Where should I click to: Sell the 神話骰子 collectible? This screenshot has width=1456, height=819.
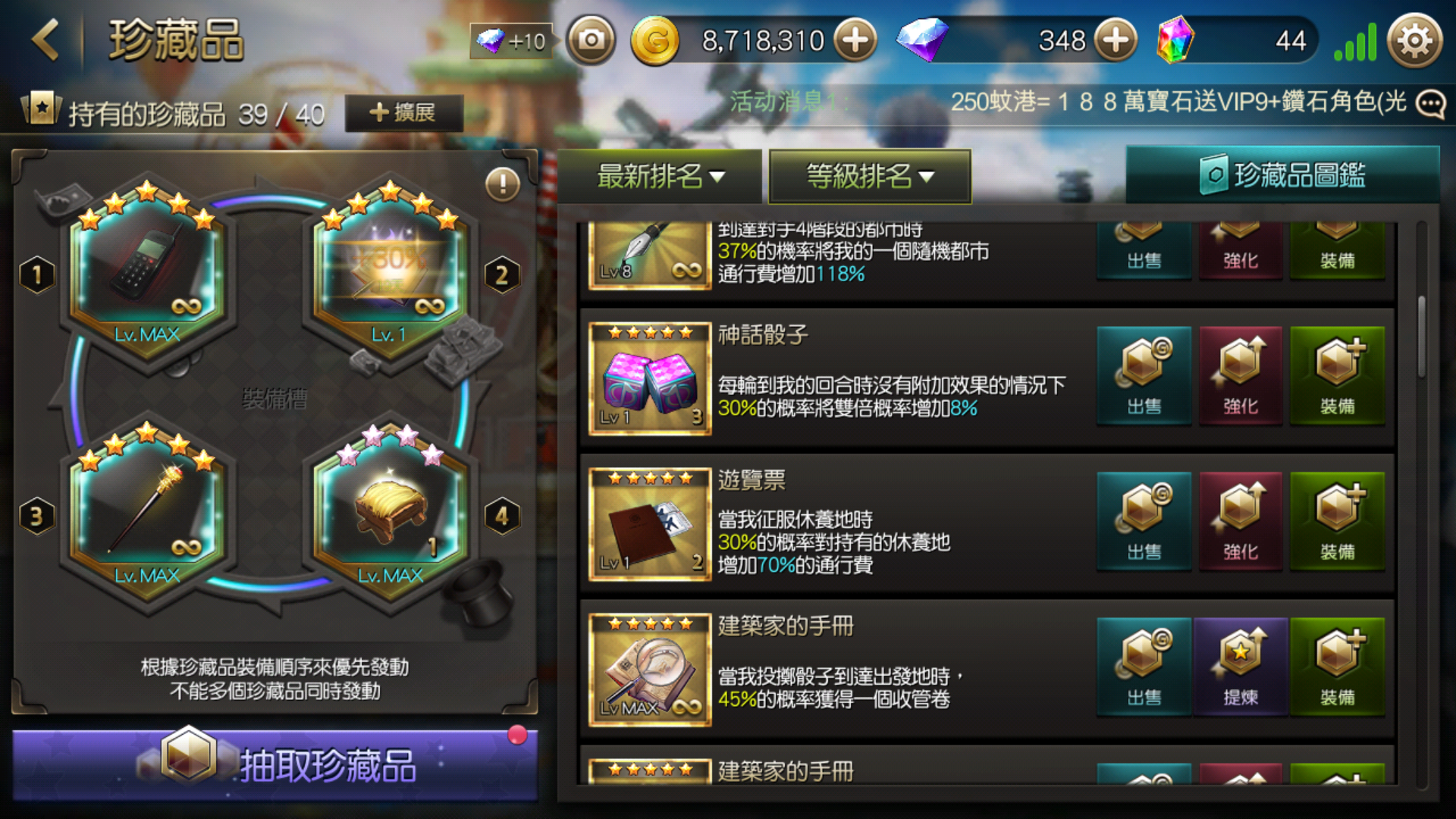pyautogui.click(x=1144, y=376)
